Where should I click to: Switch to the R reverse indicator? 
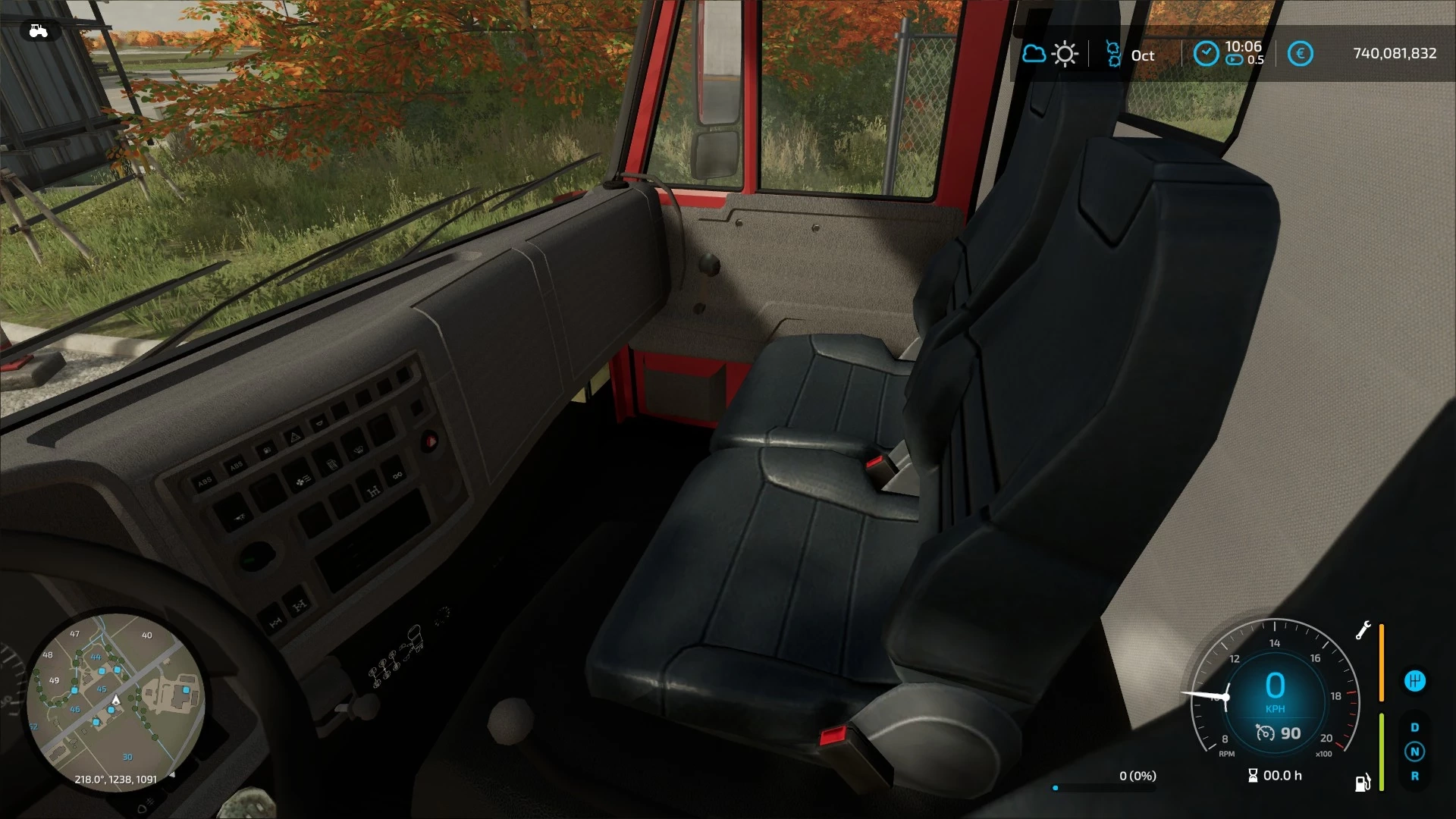coord(1414,777)
